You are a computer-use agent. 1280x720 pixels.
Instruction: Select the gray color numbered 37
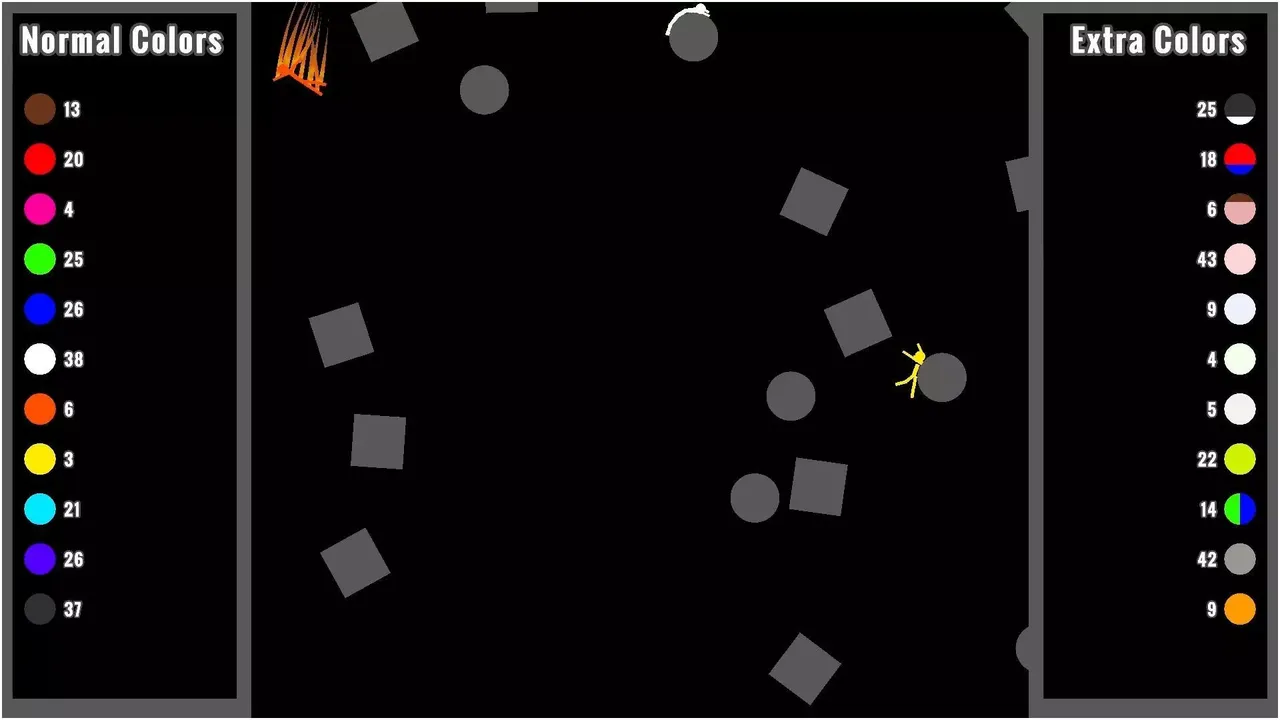coord(40,610)
